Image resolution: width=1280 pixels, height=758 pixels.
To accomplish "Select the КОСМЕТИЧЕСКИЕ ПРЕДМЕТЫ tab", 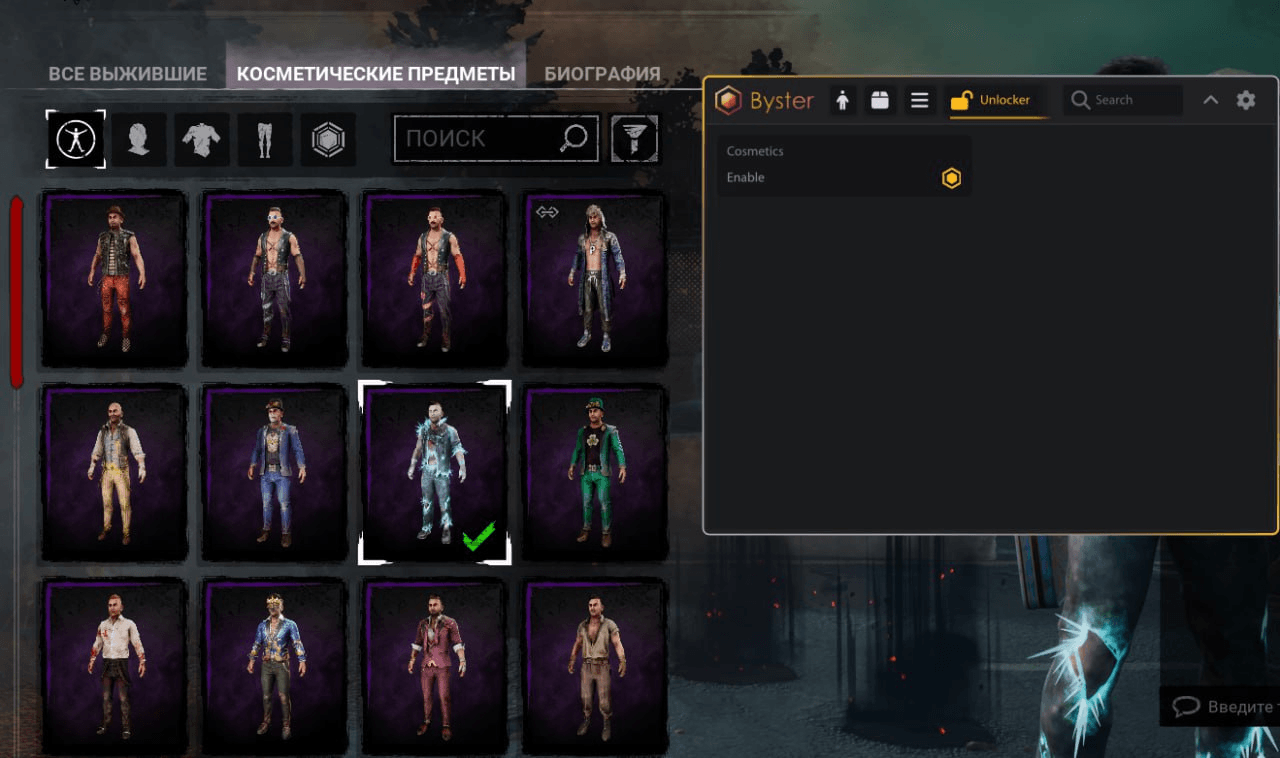I will click(376, 74).
